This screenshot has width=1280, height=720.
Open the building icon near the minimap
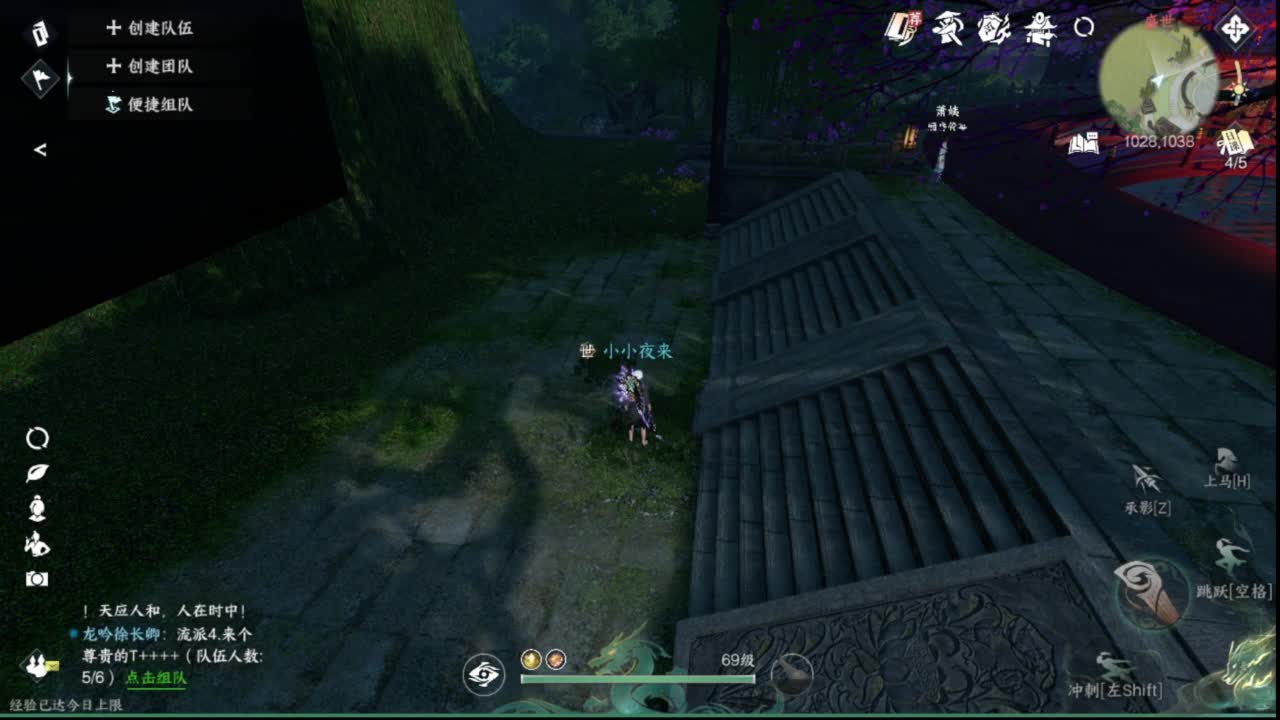1040,30
